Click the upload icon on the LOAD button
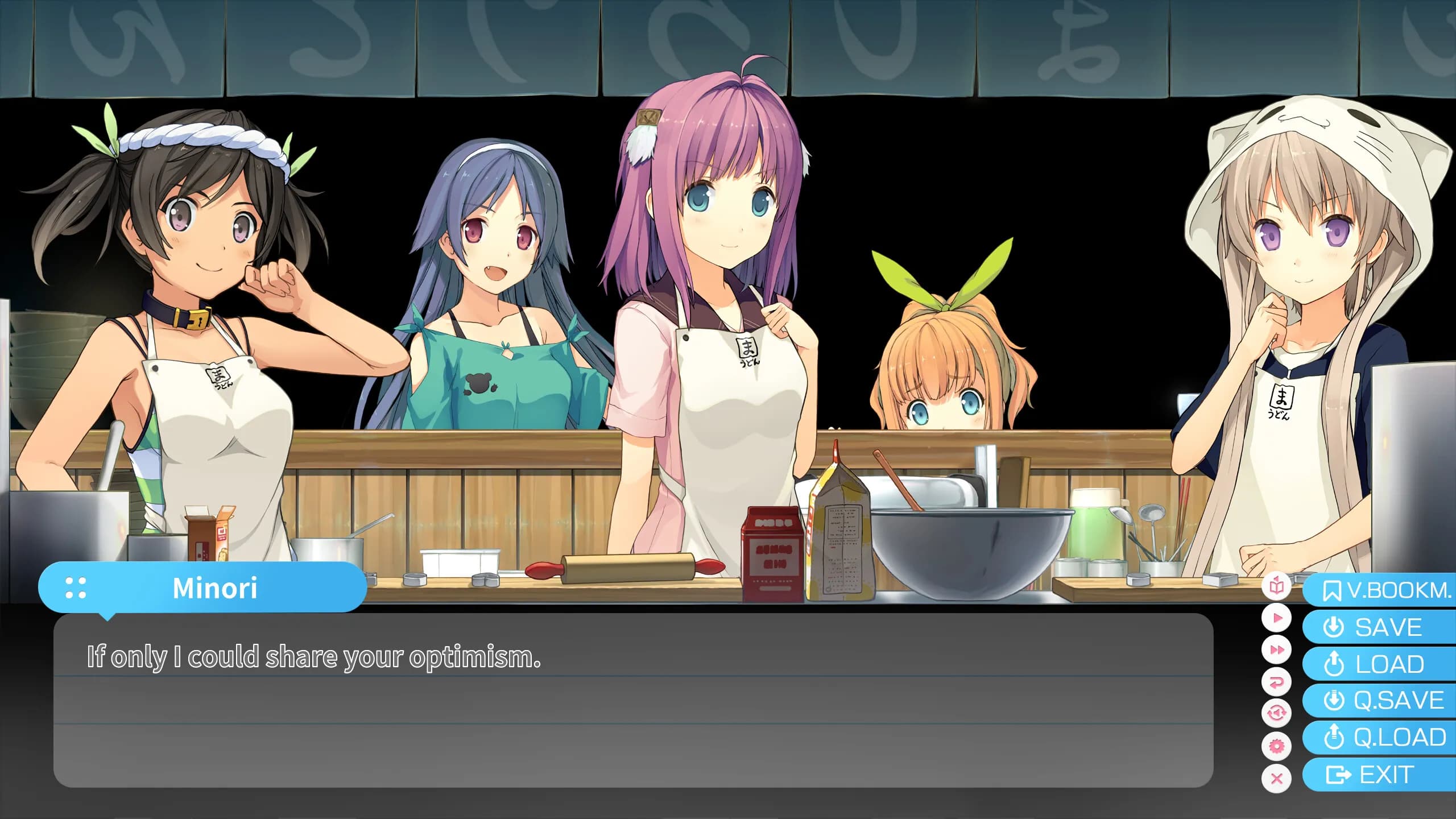1456x819 pixels. (1335, 664)
